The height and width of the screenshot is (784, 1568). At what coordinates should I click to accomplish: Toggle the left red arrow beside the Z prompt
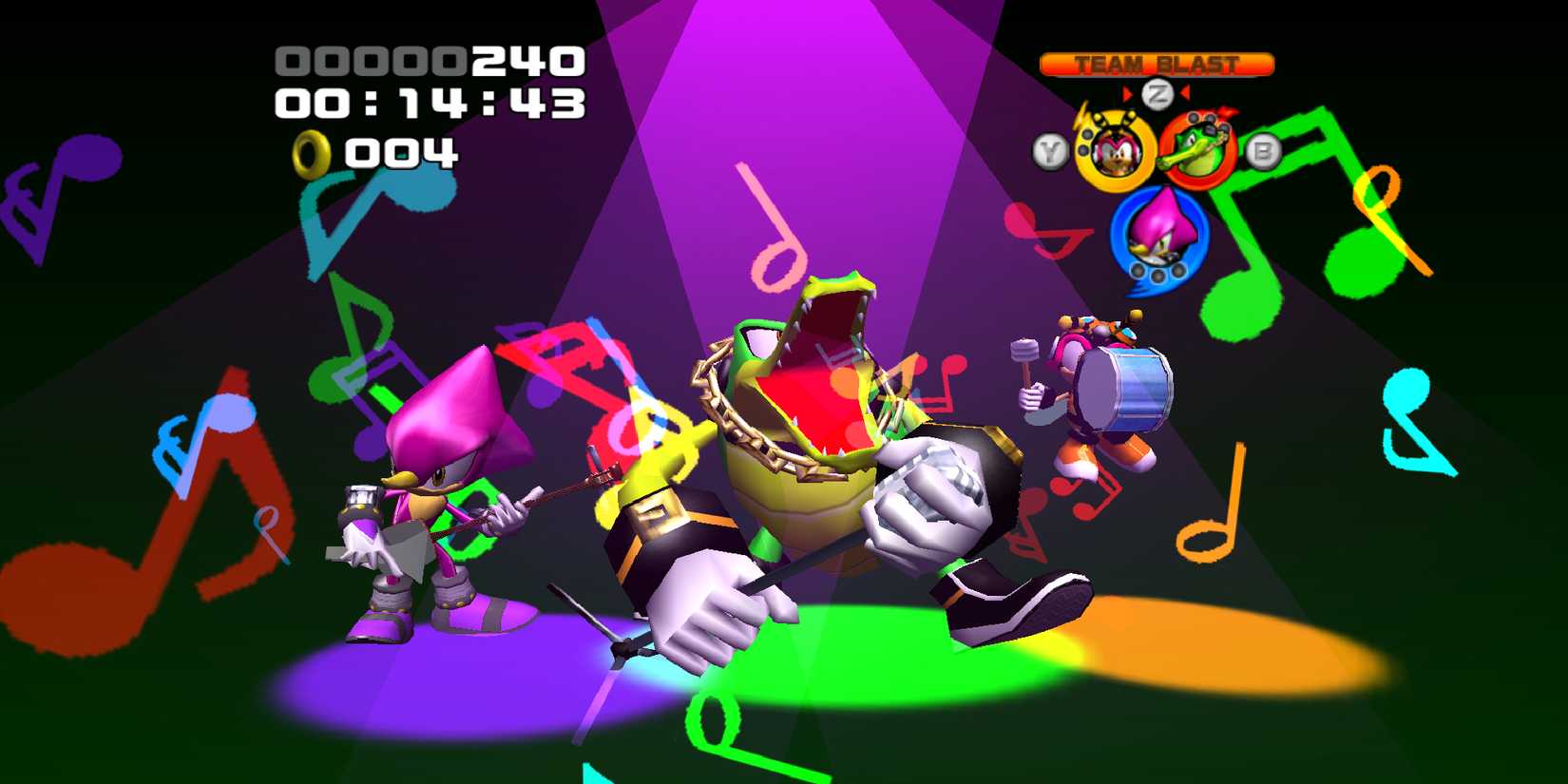[x=1129, y=91]
